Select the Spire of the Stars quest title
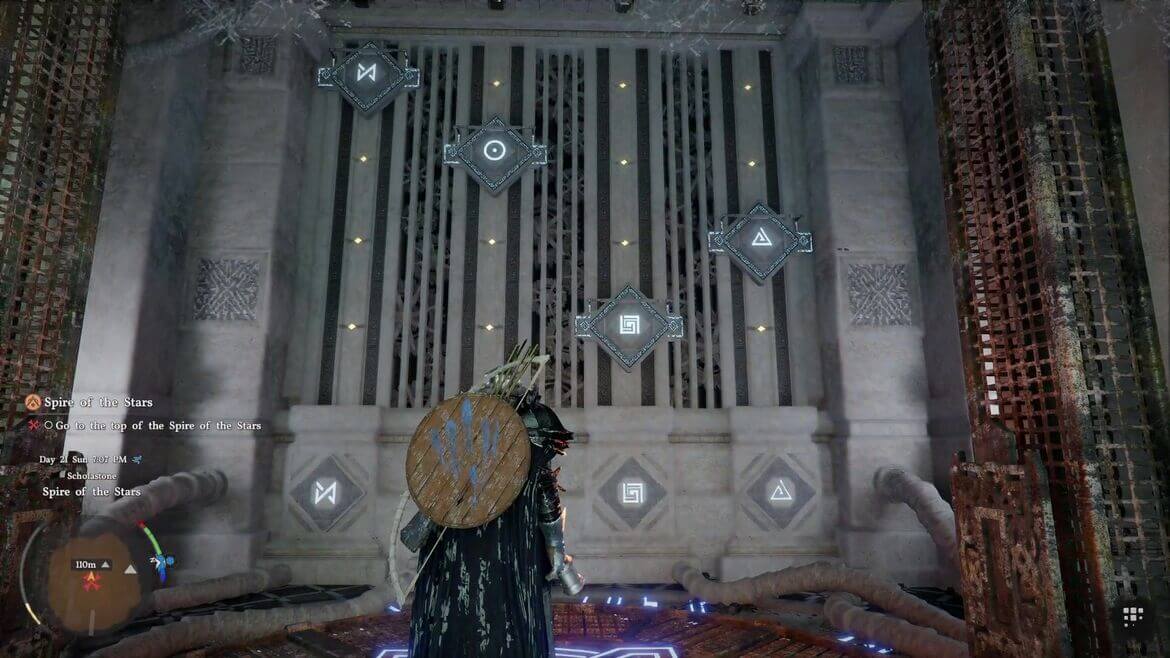This screenshot has width=1170, height=658. click(97, 402)
